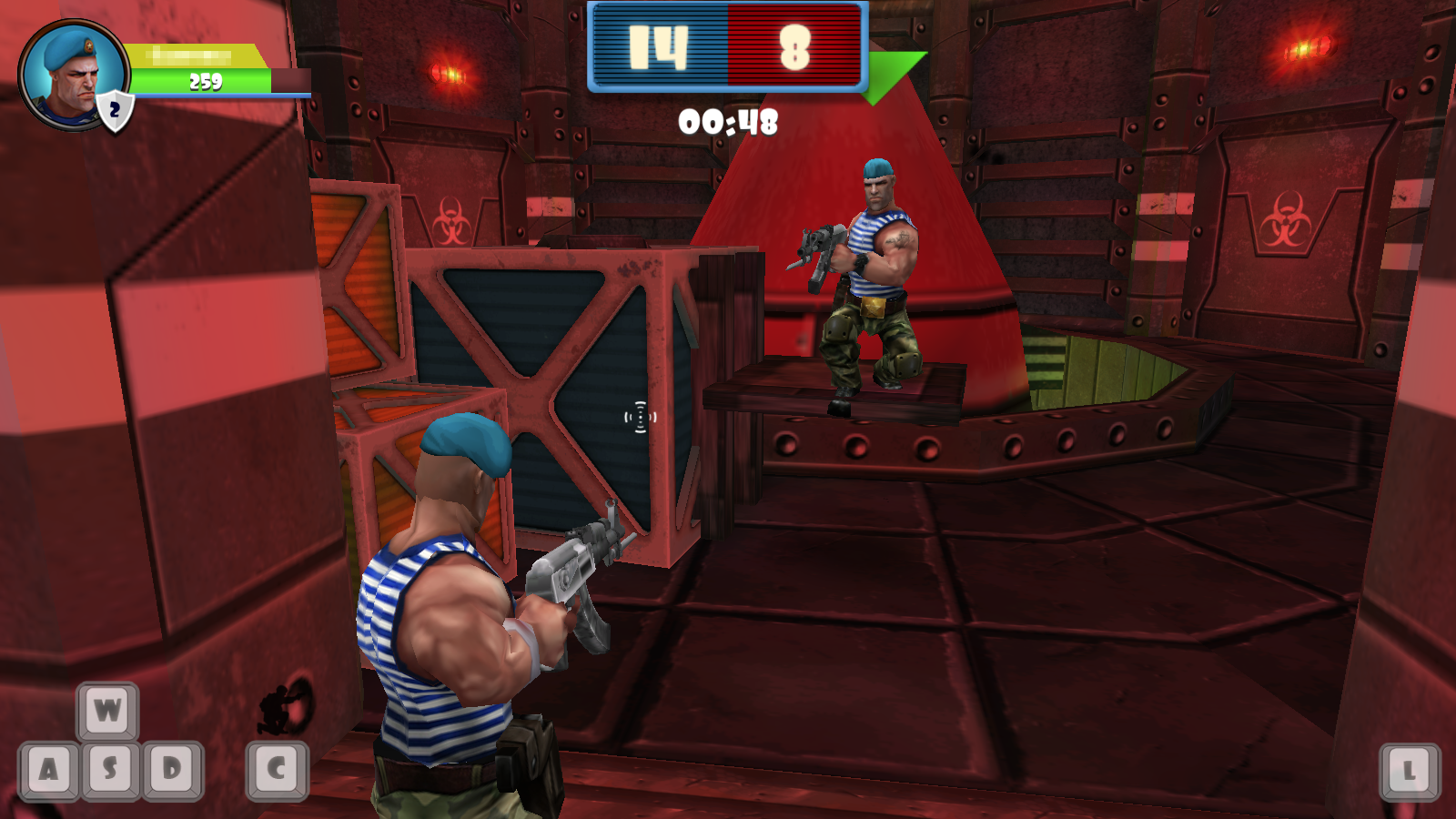Click the level 2 shield badge
The image size is (1456, 819).
[x=115, y=109]
